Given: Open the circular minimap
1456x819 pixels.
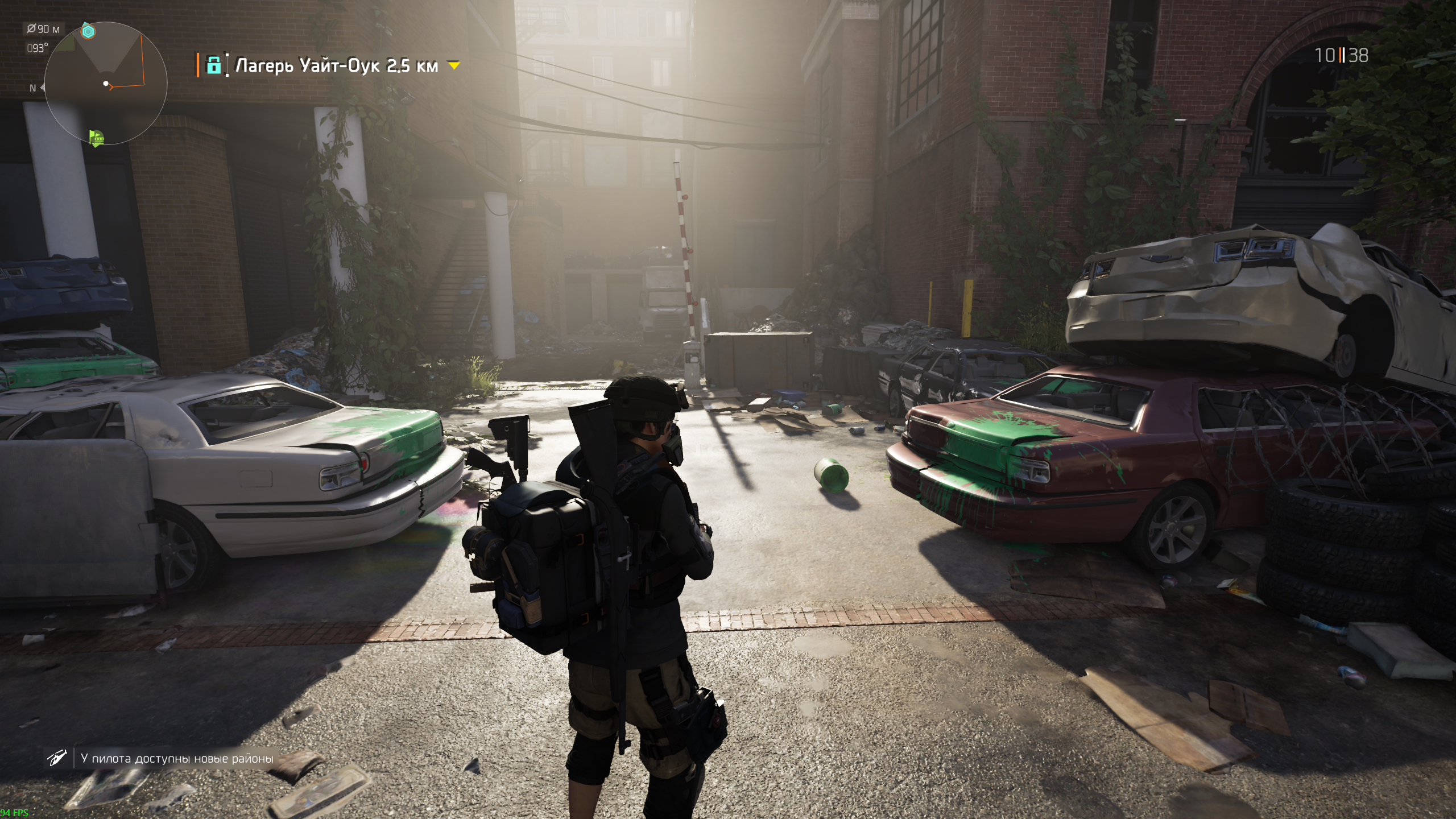Looking at the screenshot, I should point(106,84).
